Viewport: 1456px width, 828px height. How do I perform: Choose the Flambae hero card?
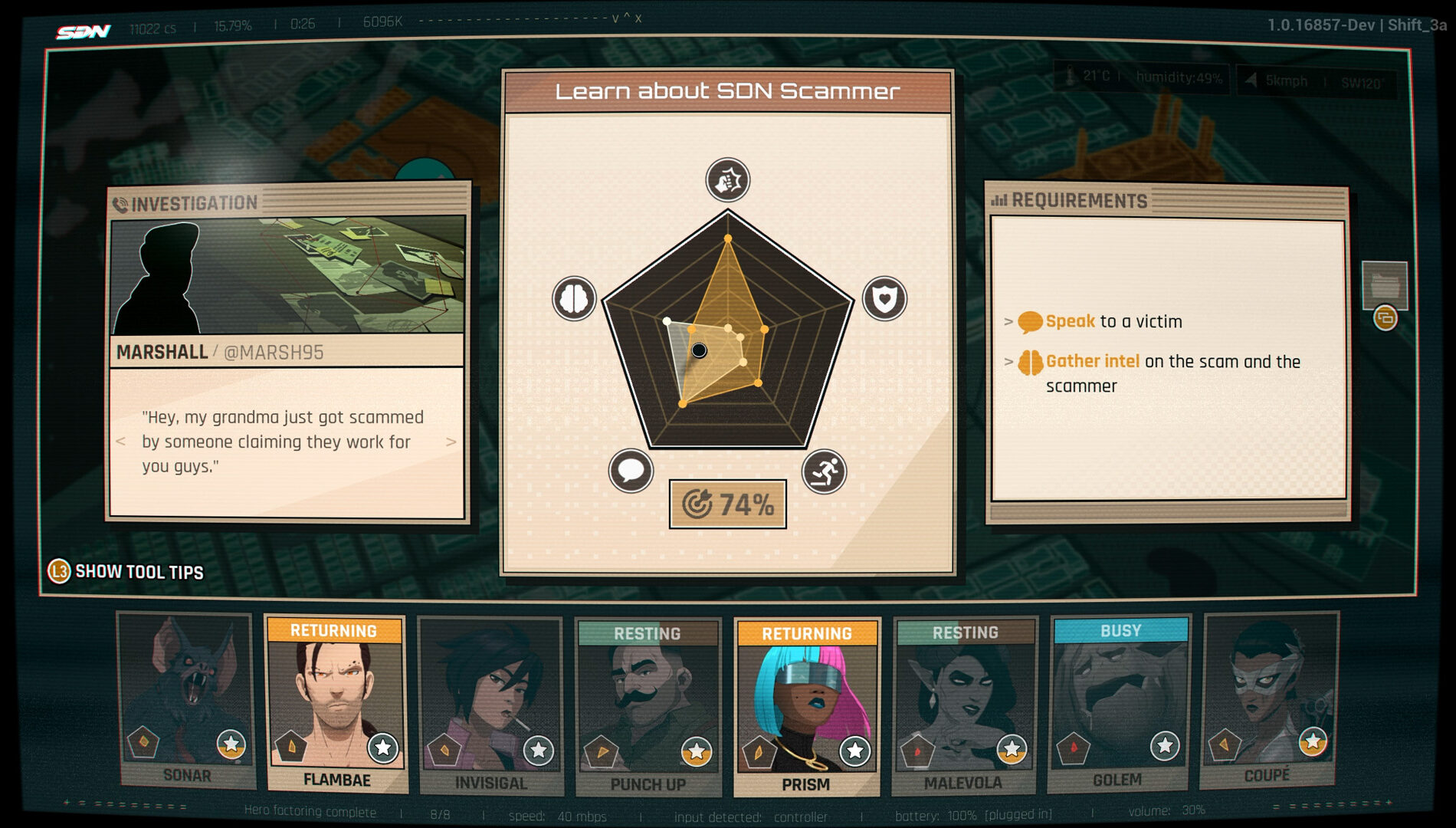click(x=336, y=704)
